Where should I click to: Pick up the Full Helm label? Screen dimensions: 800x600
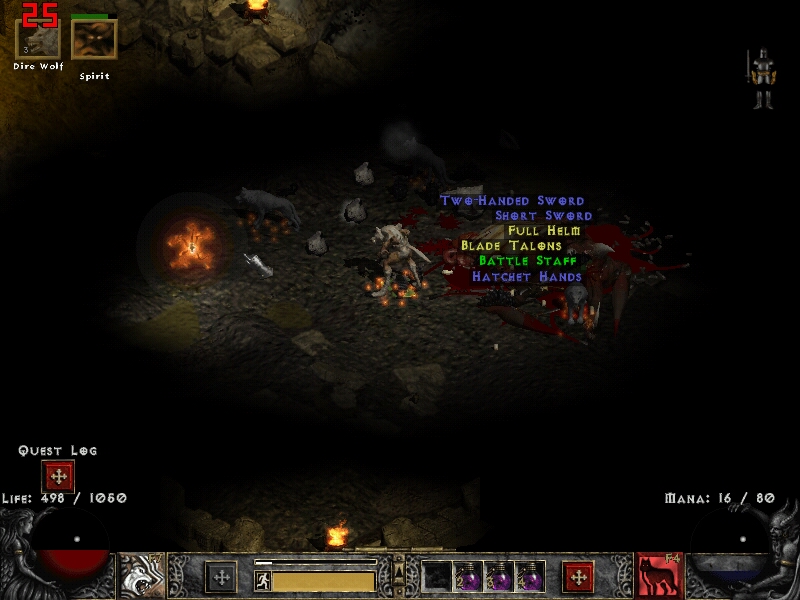pos(543,231)
